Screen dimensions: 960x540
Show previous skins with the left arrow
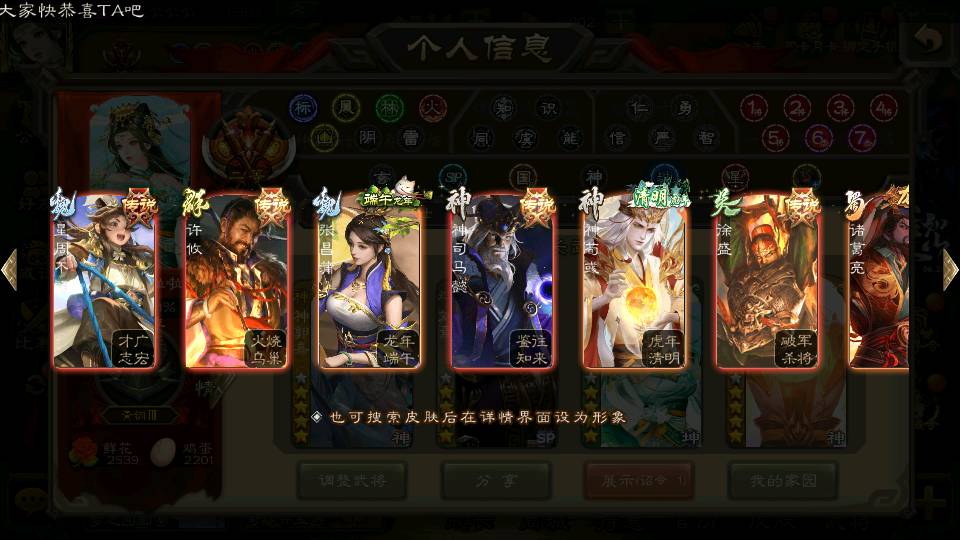(10, 270)
